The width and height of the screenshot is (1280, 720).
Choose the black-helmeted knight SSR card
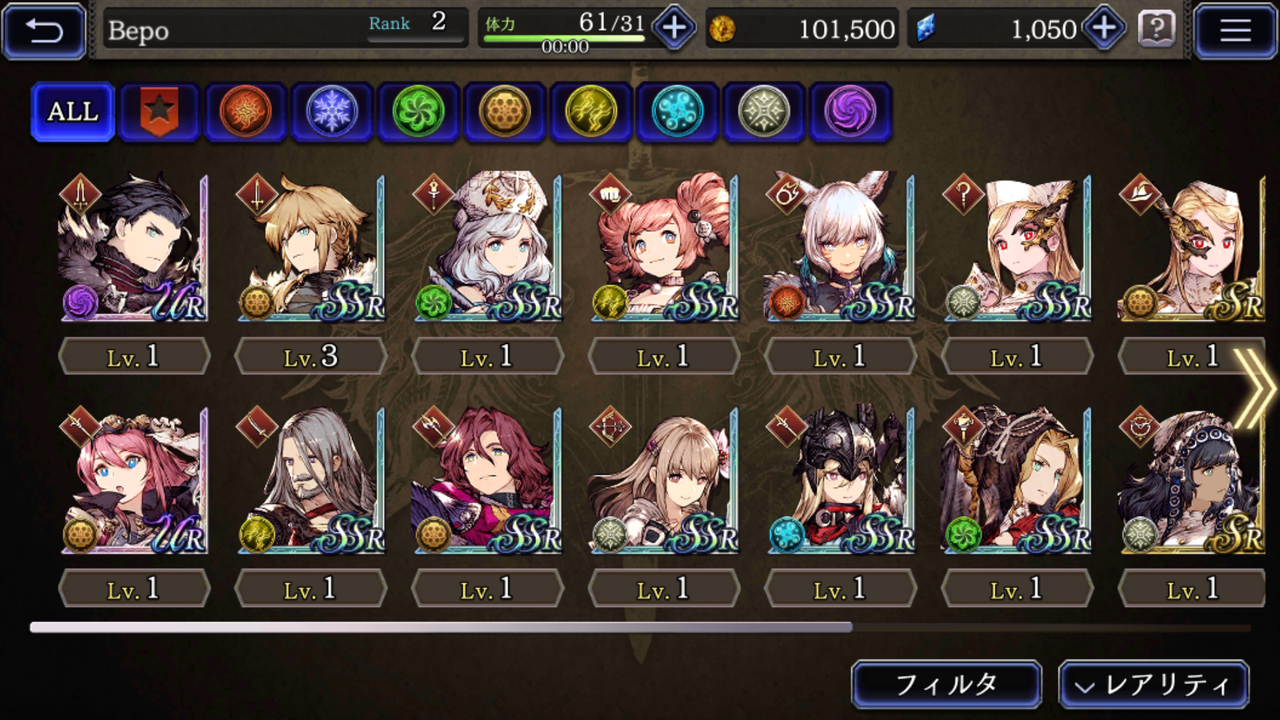pyautogui.click(x=840, y=480)
